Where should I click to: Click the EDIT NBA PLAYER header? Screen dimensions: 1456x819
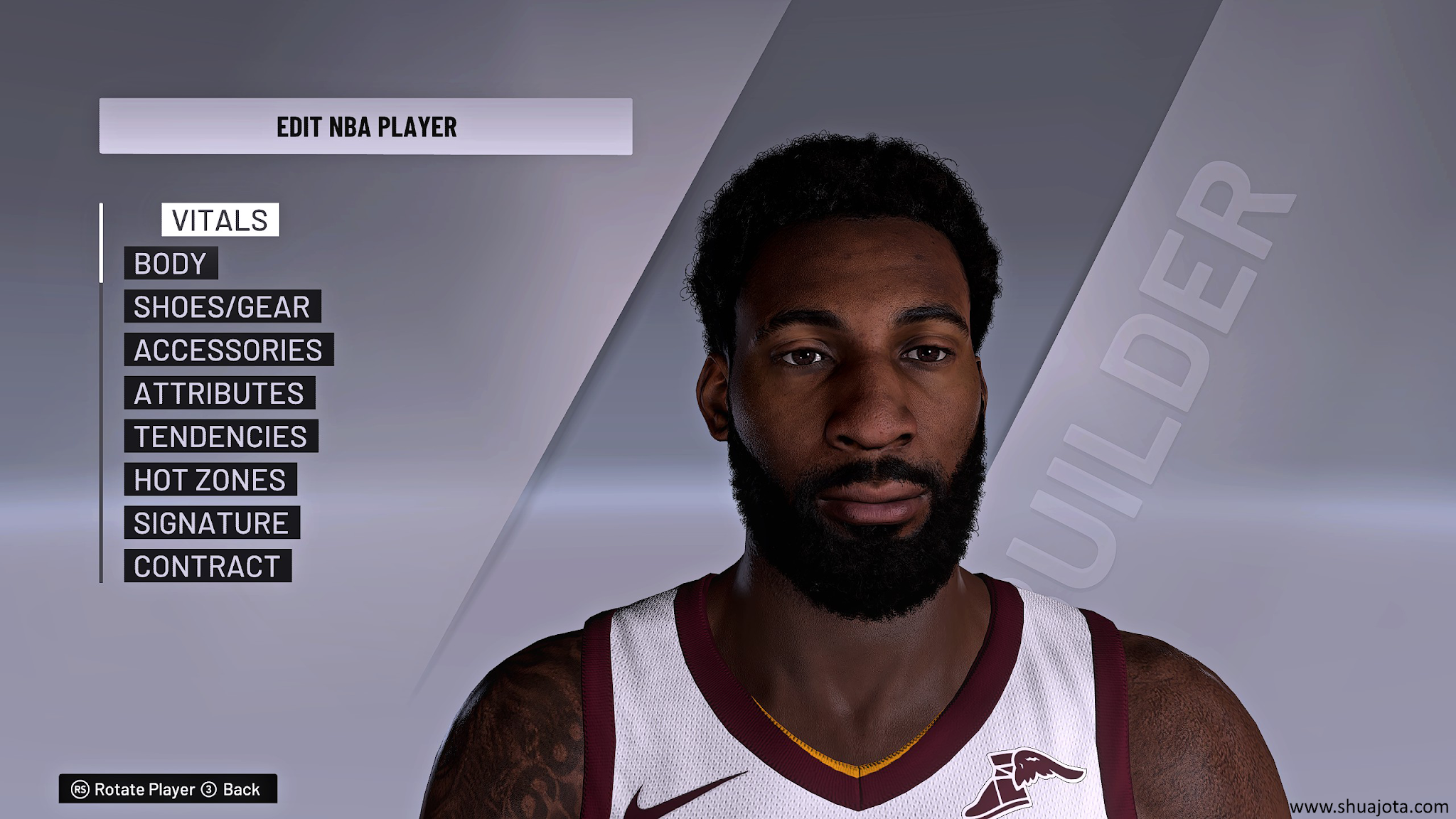[x=367, y=124]
